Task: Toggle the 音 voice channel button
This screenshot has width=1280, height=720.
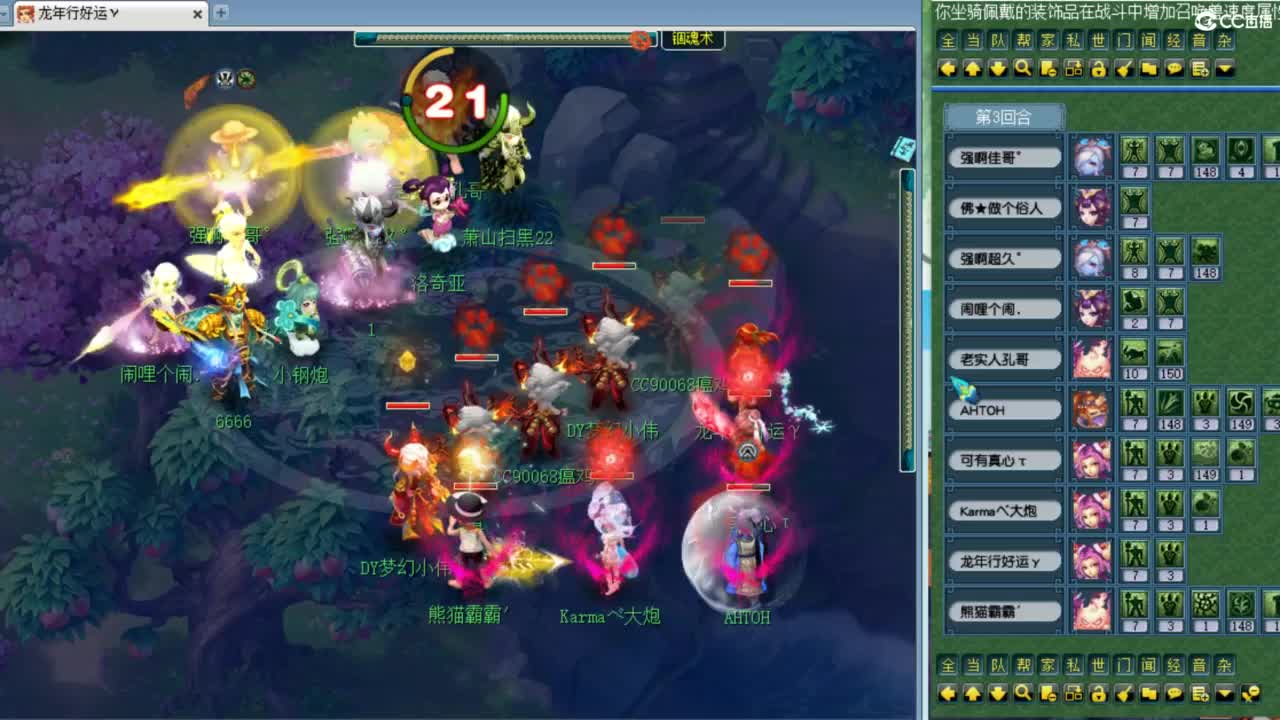Action: coord(1197,42)
